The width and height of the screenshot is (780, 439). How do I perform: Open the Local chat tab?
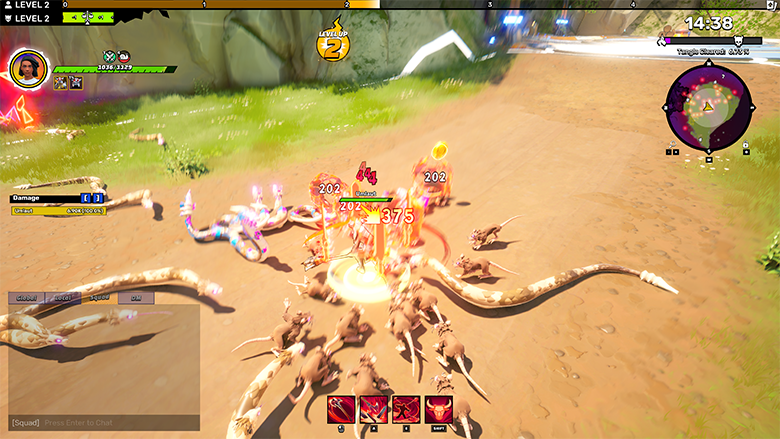[62, 297]
